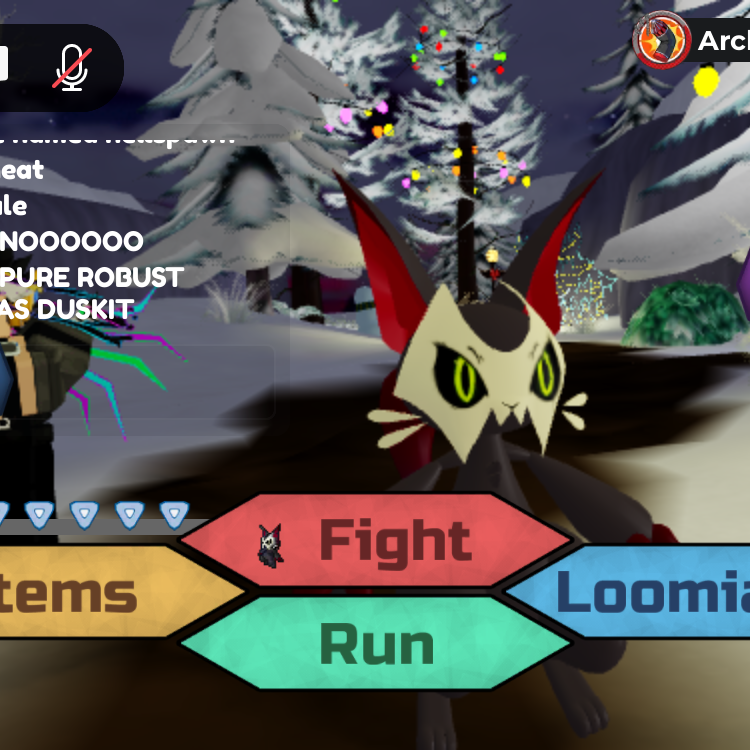750x750 pixels.
Task: Click the red flame avatar badge
Action: 661,41
